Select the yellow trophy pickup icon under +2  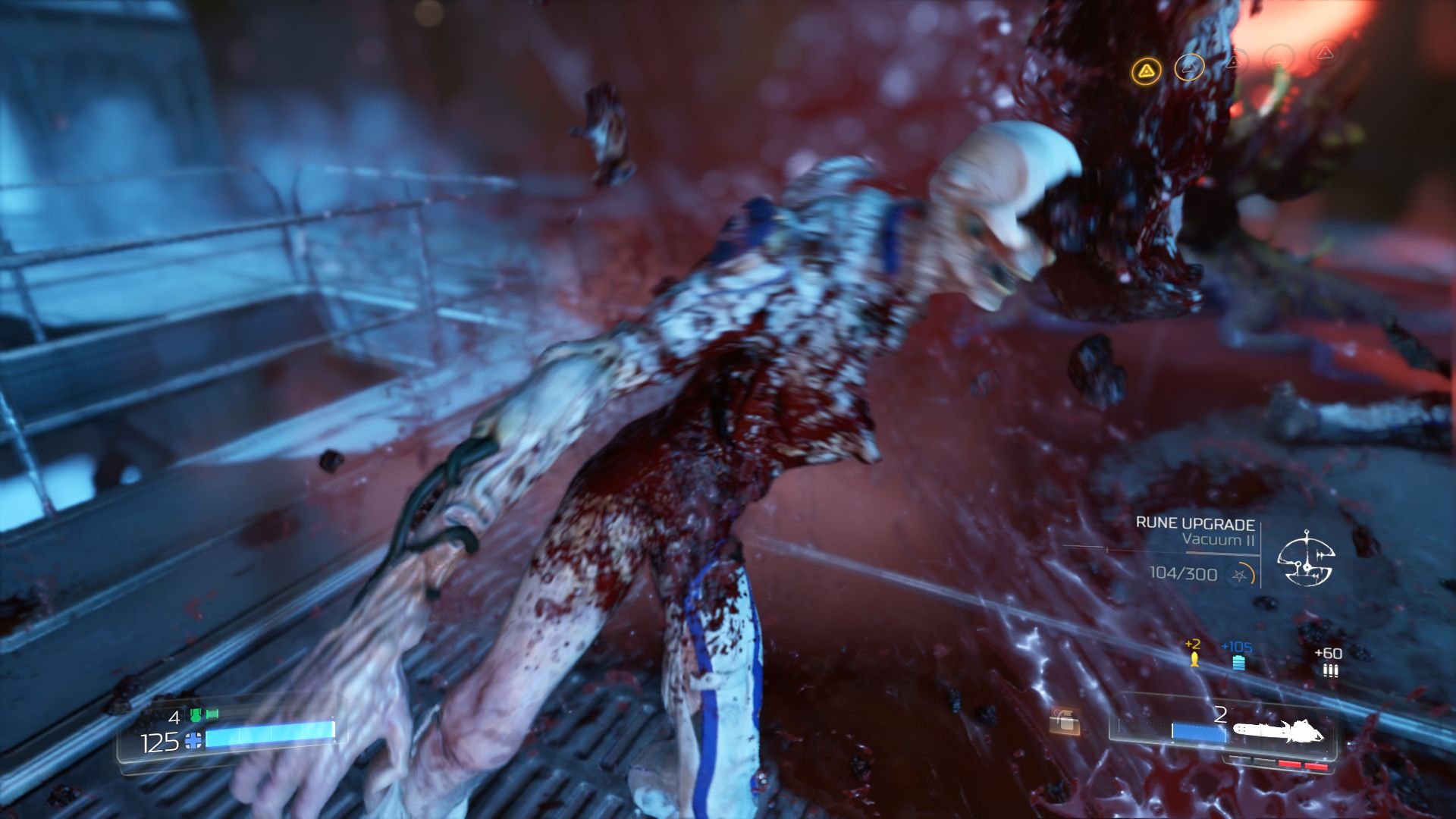[1195, 661]
